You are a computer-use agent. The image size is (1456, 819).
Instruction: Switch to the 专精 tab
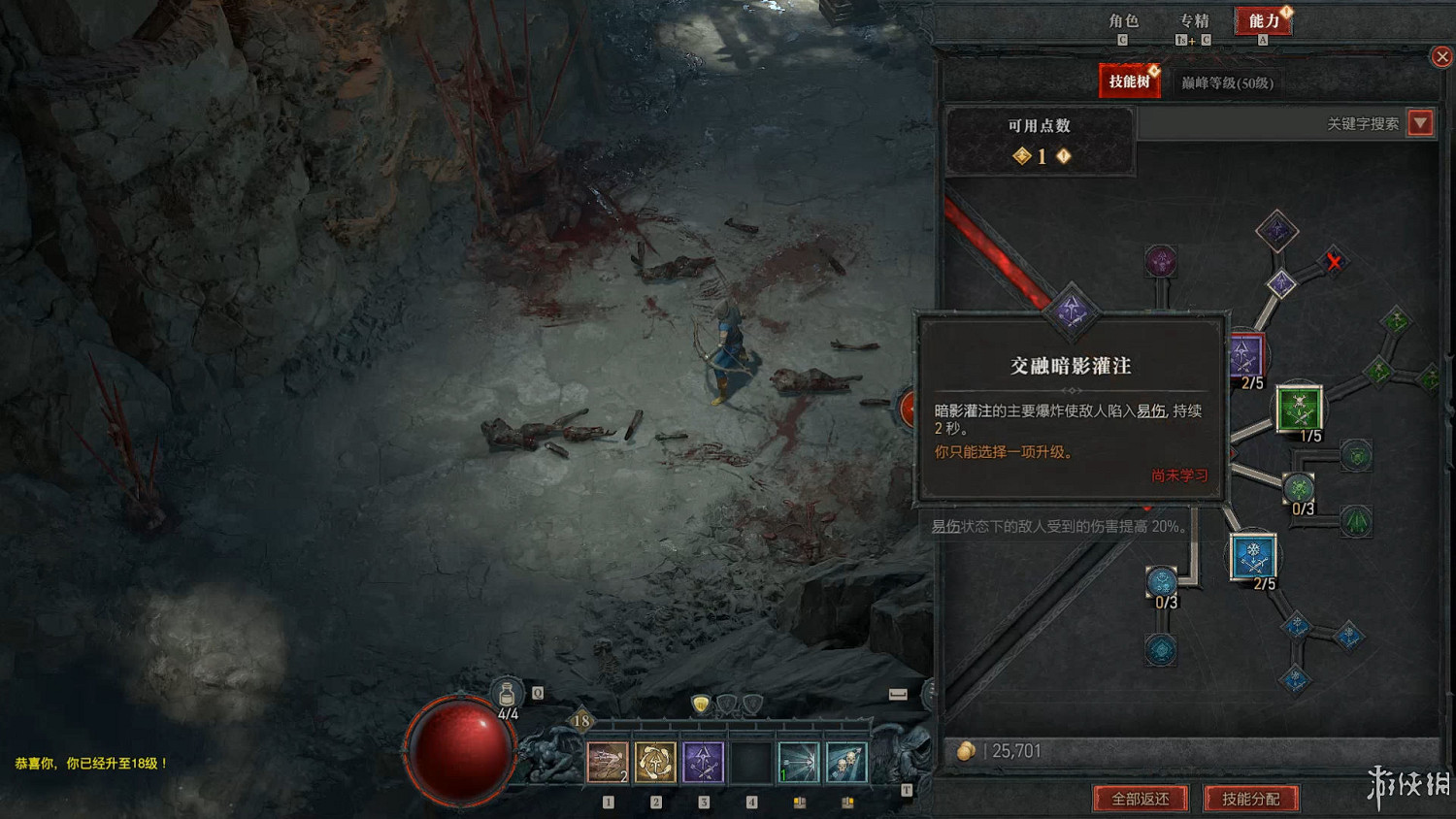click(x=1193, y=21)
